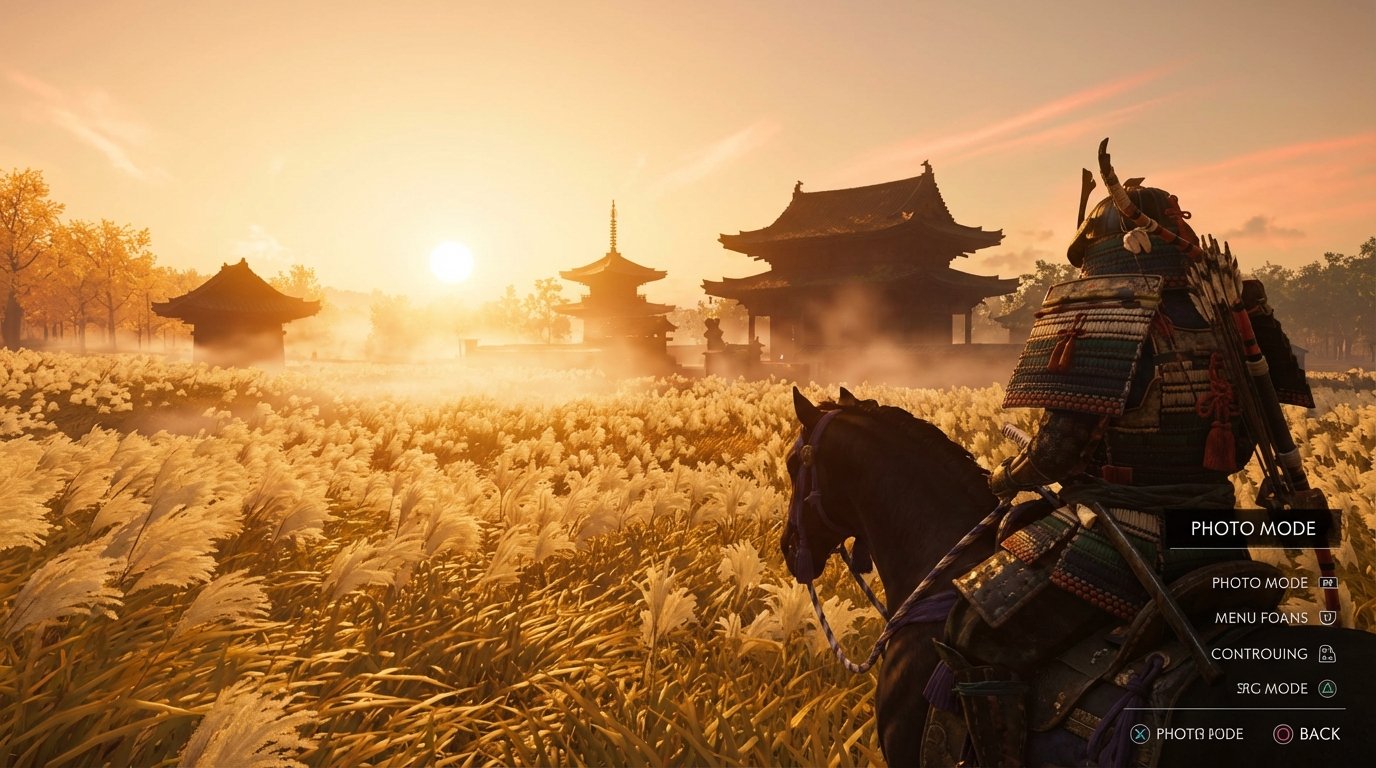Click the controller icon beside Controlling

point(1328,654)
